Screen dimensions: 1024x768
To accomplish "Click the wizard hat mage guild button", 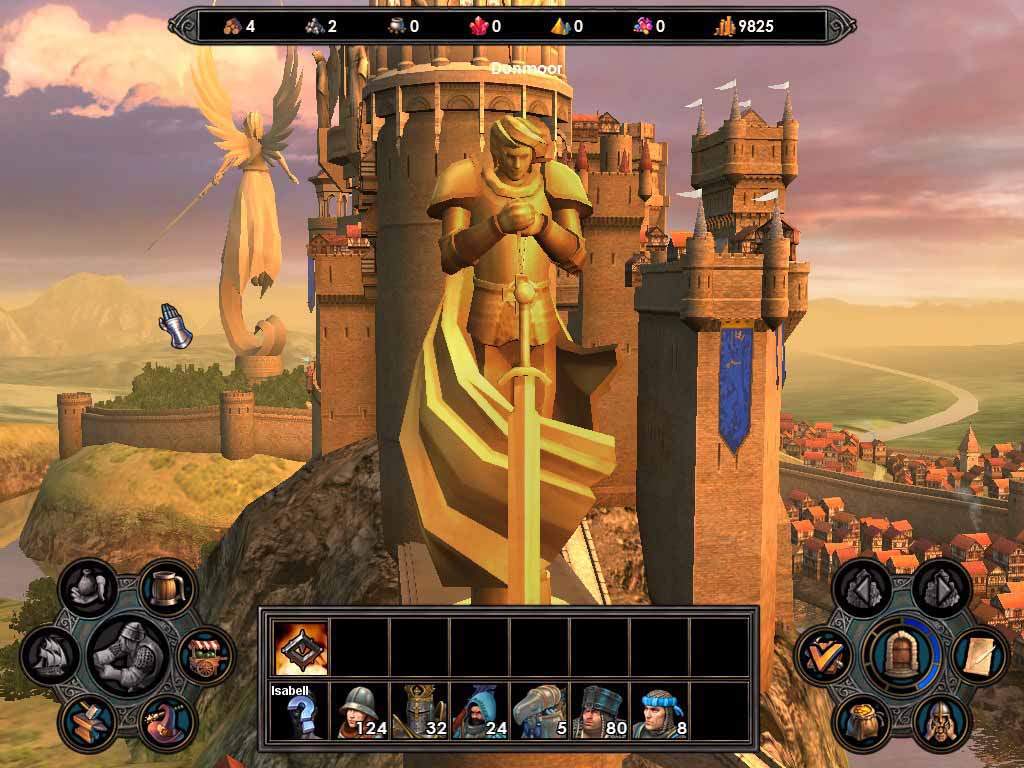I will (x=166, y=722).
